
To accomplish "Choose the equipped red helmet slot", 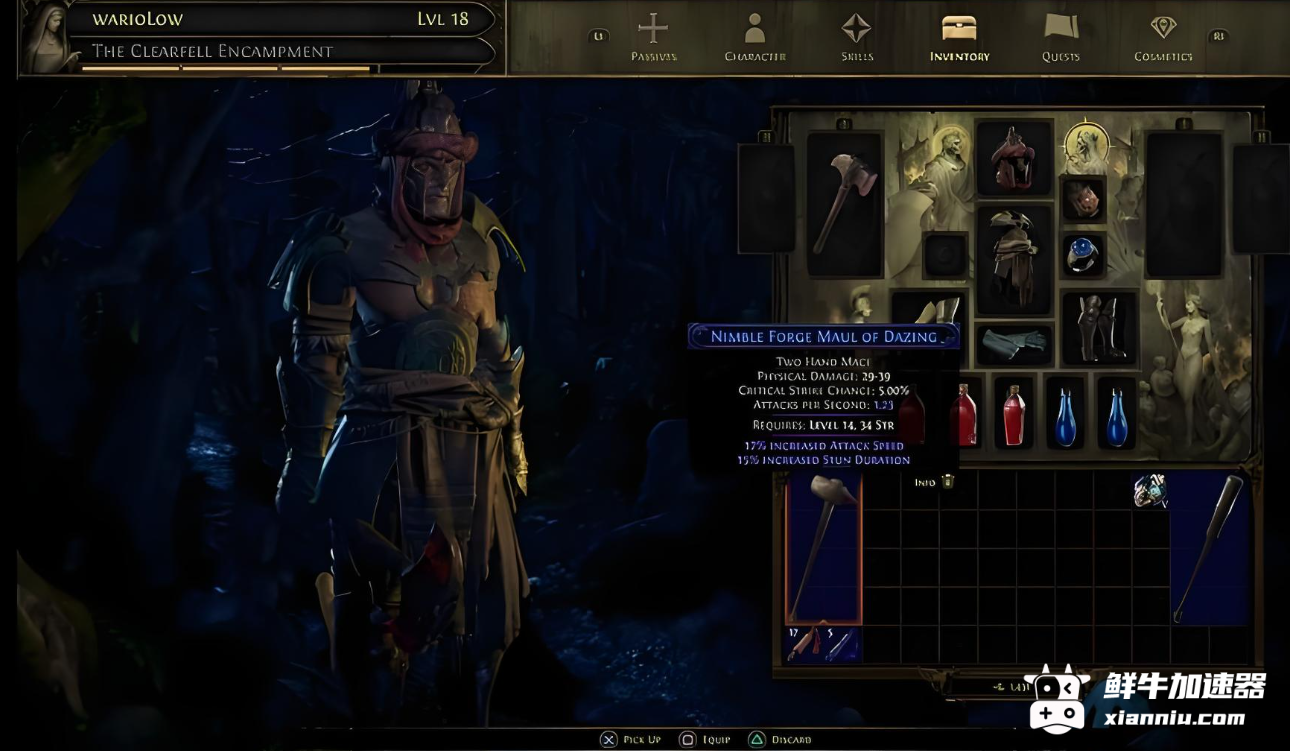I will coord(1014,158).
